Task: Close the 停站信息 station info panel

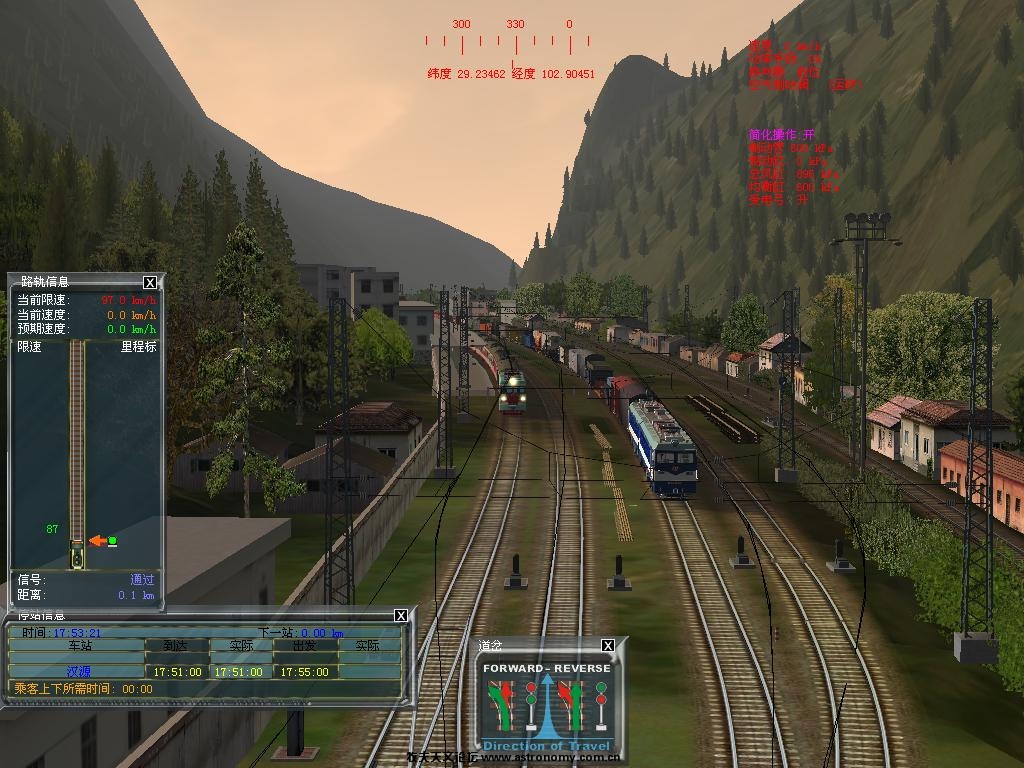Action: coord(401,615)
